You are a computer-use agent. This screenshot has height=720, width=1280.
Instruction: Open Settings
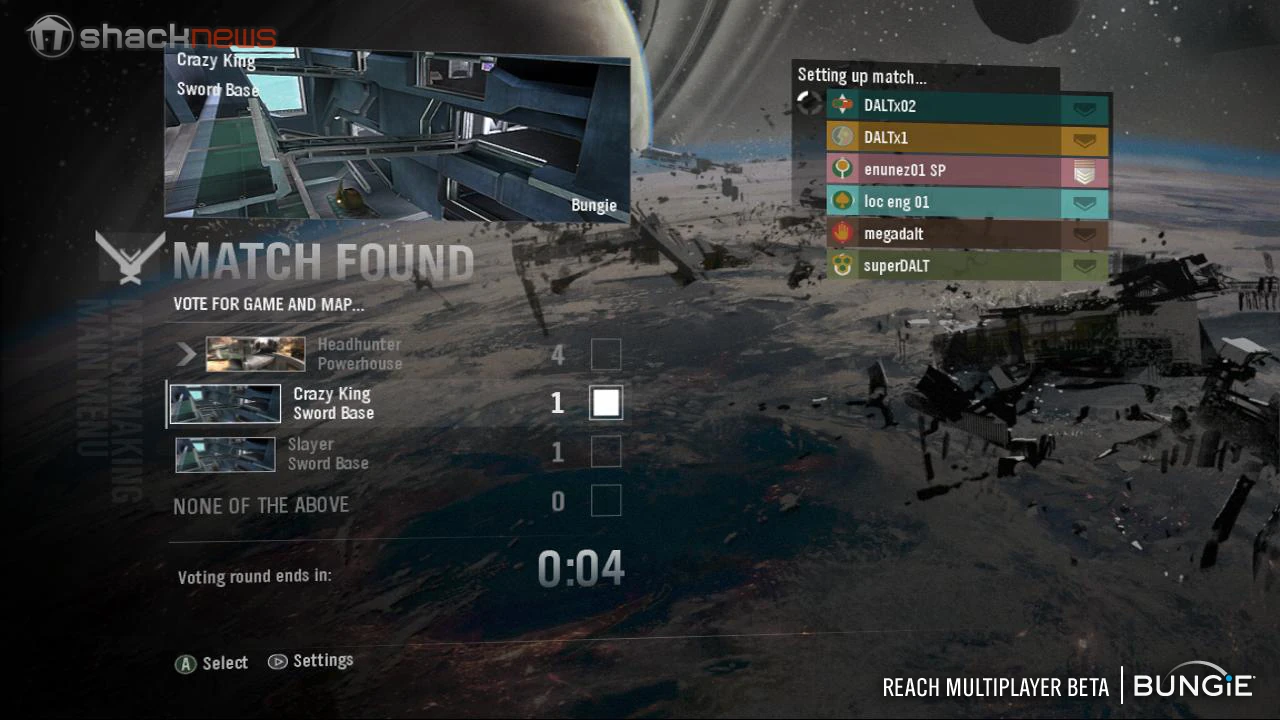(x=325, y=660)
